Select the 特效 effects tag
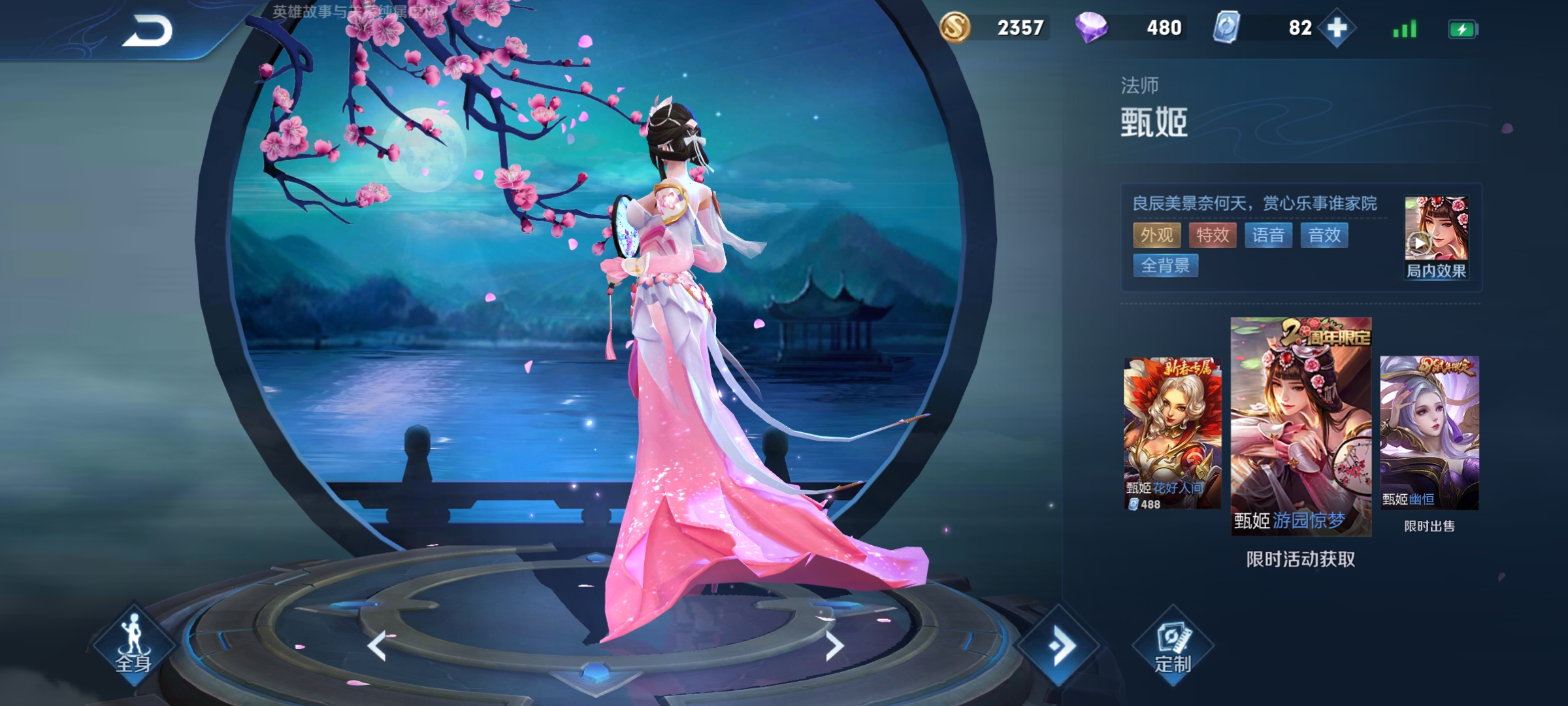The height and width of the screenshot is (706, 1568). point(1213,235)
